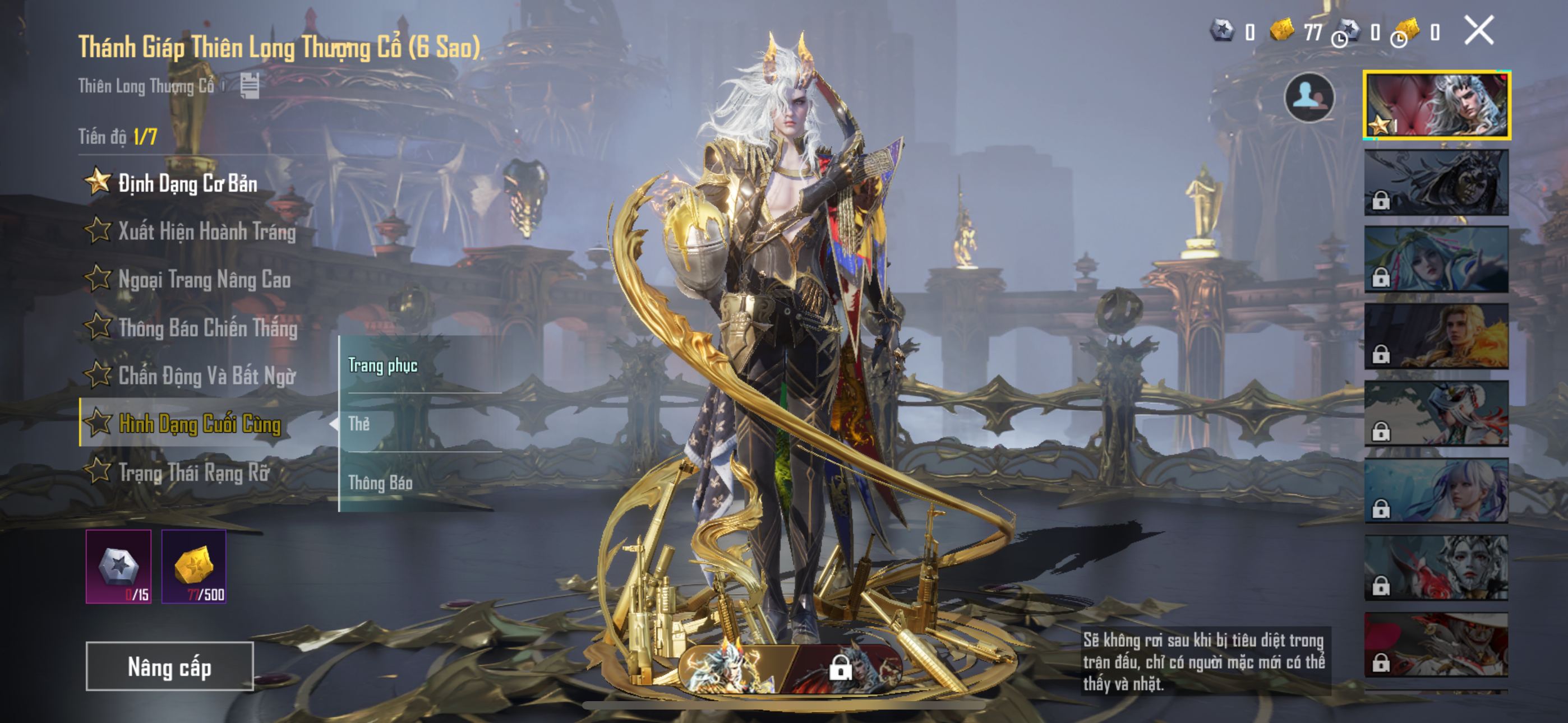Choose Ngoại Trang Nâng Cao level
Image resolution: width=1568 pixels, height=723 pixels.
pyautogui.click(x=204, y=279)
